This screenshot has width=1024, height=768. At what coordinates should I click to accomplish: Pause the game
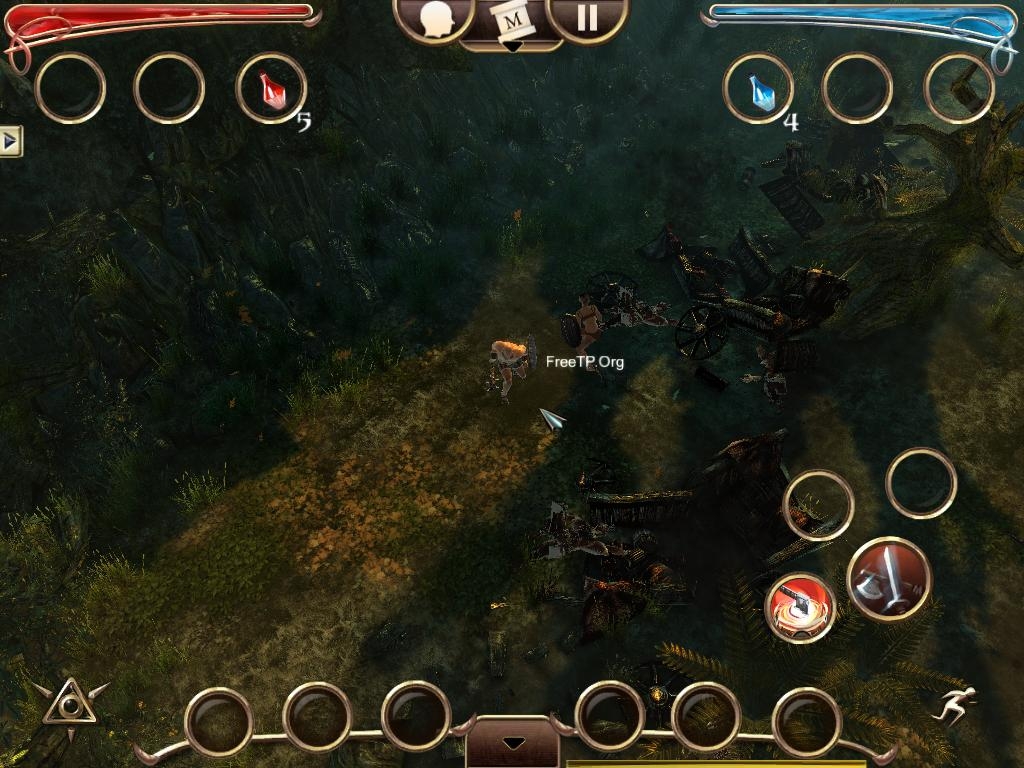pyautogui.click(x=587, y=18)
